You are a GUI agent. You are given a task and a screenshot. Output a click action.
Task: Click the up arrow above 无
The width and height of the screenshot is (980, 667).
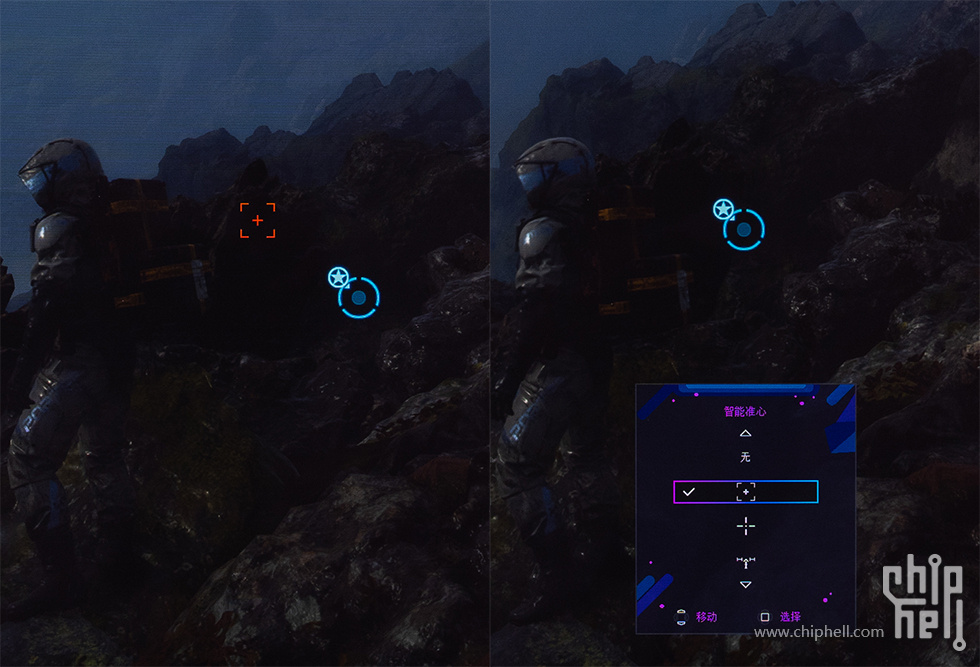pos(745,433)
